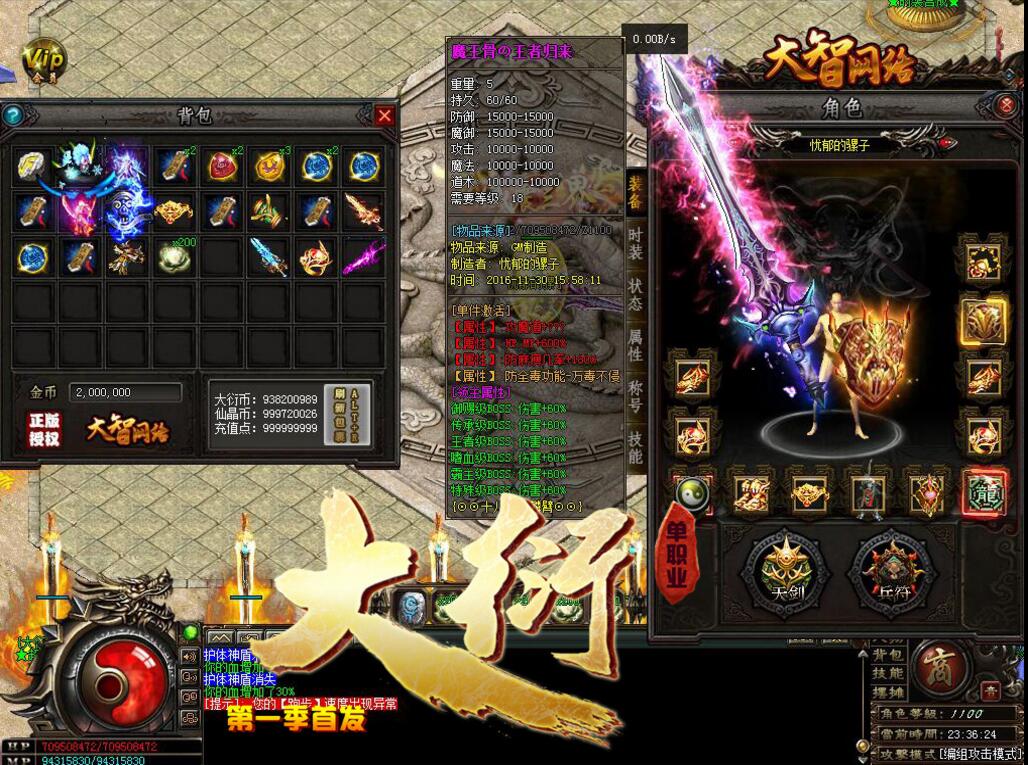The image size is (1028, 765).
Task: Open 背包 from the bottom-right menu
Action: [x=887, y=654]
